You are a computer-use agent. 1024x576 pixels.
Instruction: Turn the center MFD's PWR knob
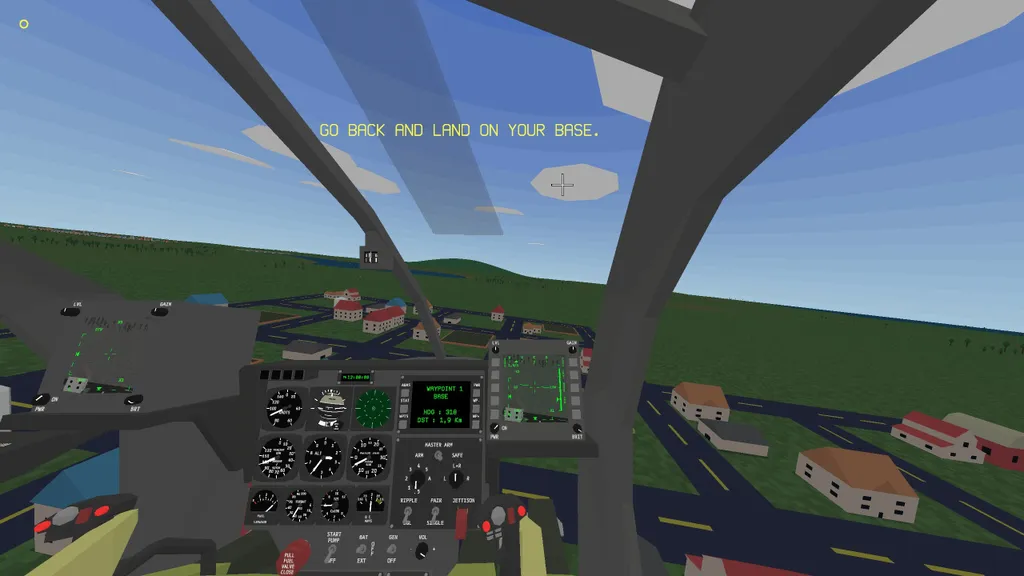pos(495,428)
